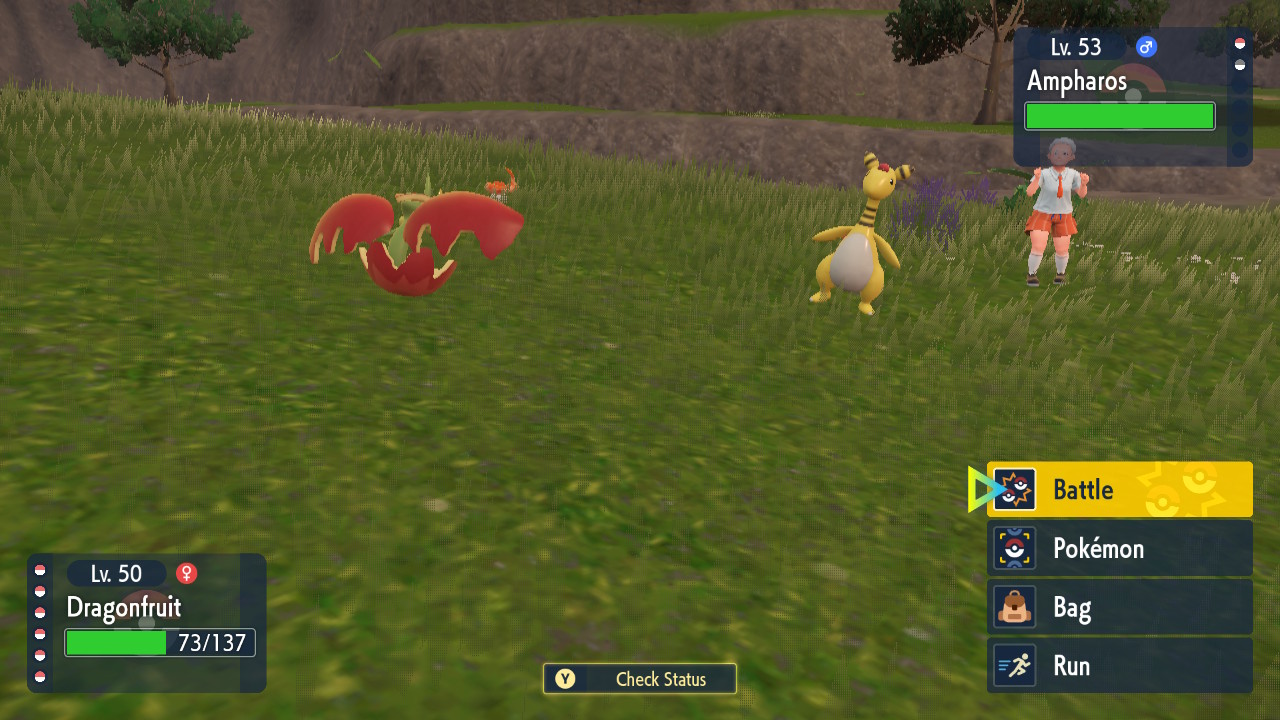Select the Battle command
Viewport: 1280px width, 720px height.
tap(1119, 489)
